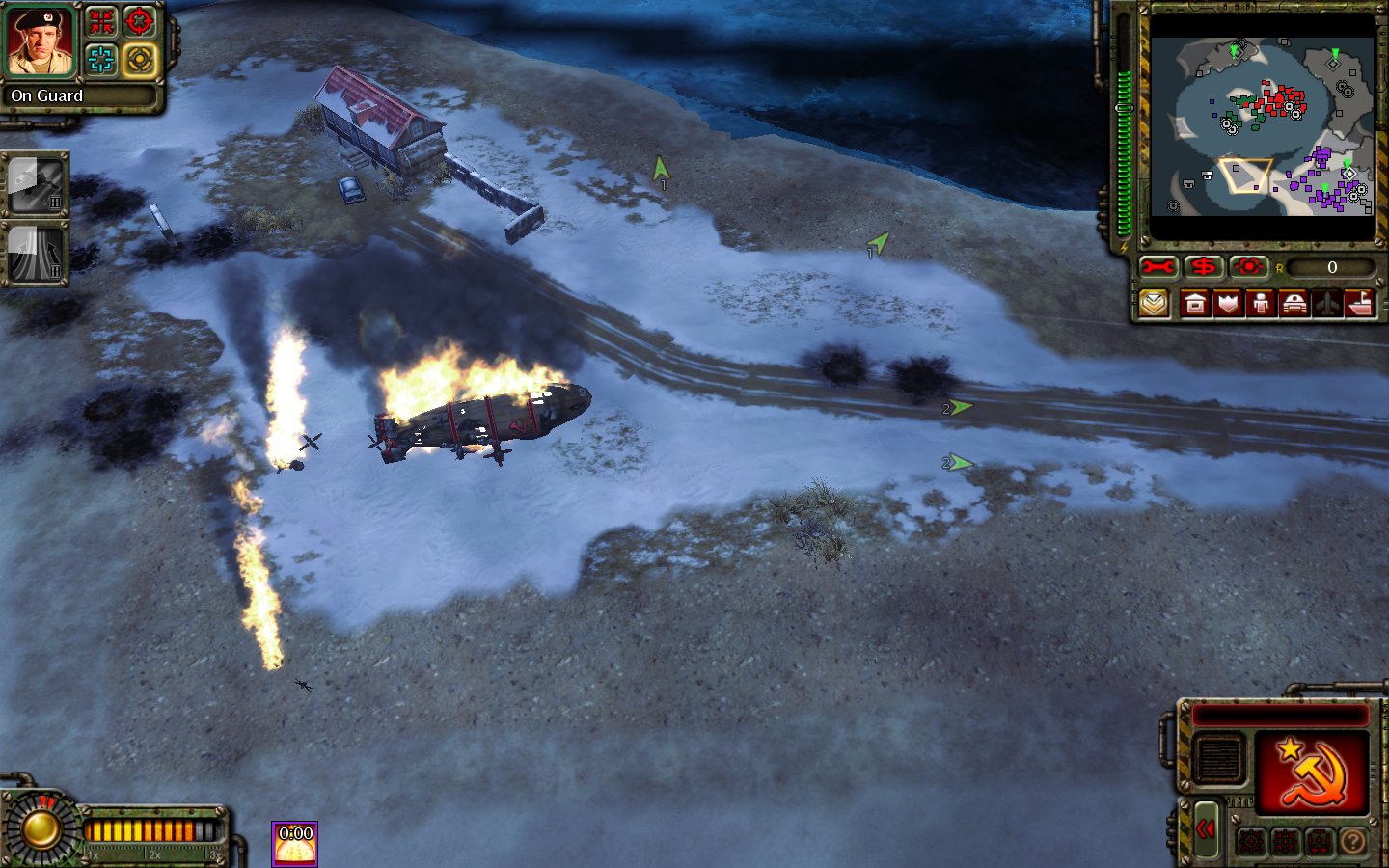
Task: Open the production structures build tab
Action: click(x=1195, y=305)
